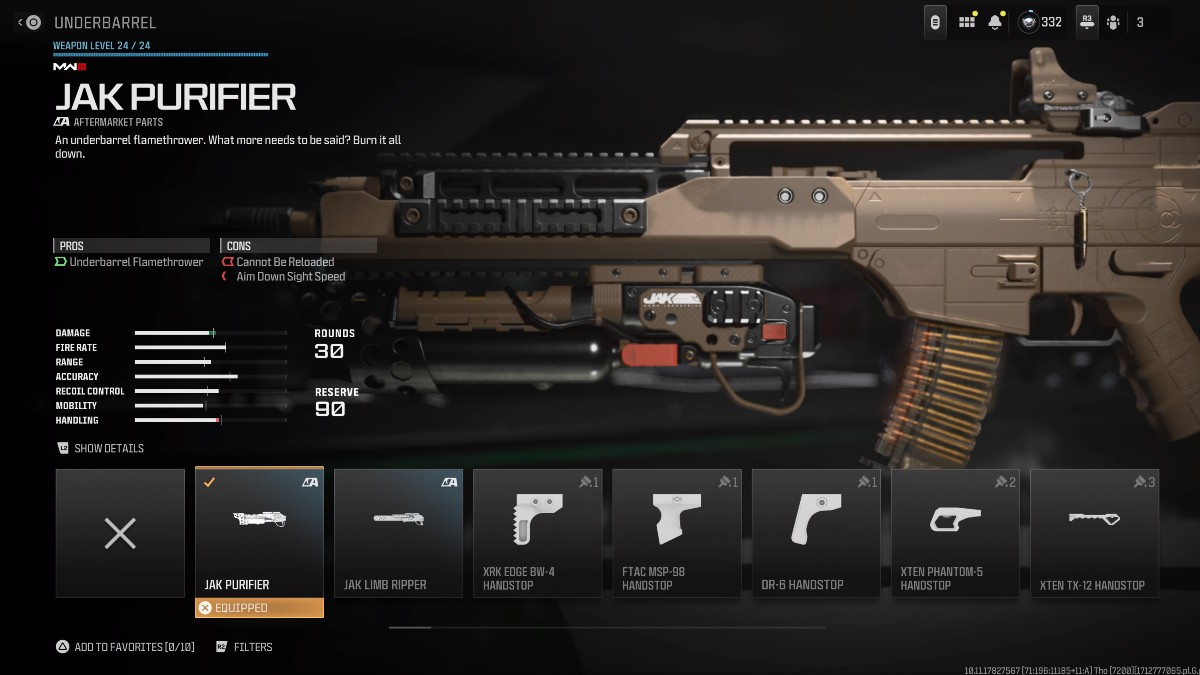Select the XTEN Phantom-5 Handstop
The height and width of the screenshot is (675, 1200).
point(954,533)
